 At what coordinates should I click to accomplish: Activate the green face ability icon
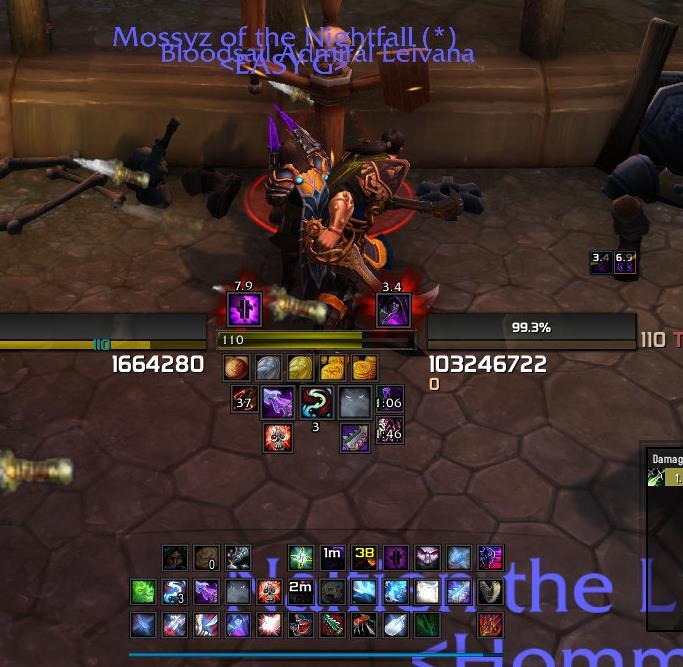pyautogui.click(x=143, y=592)
